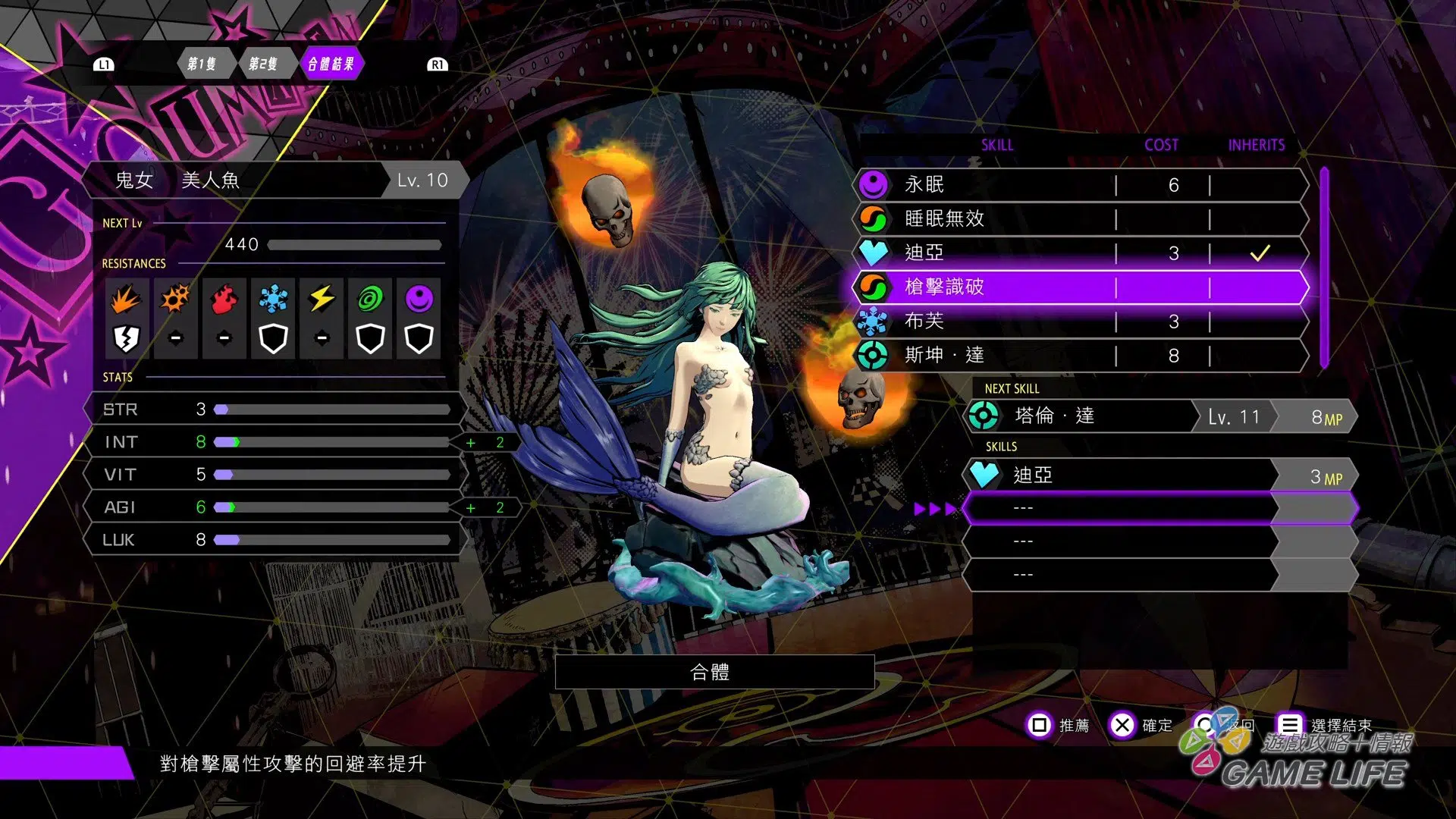1456x819 pixels.
Task: Select the electric lightning resistance icon
Action: pyautogui.click(x=322, y=300)
